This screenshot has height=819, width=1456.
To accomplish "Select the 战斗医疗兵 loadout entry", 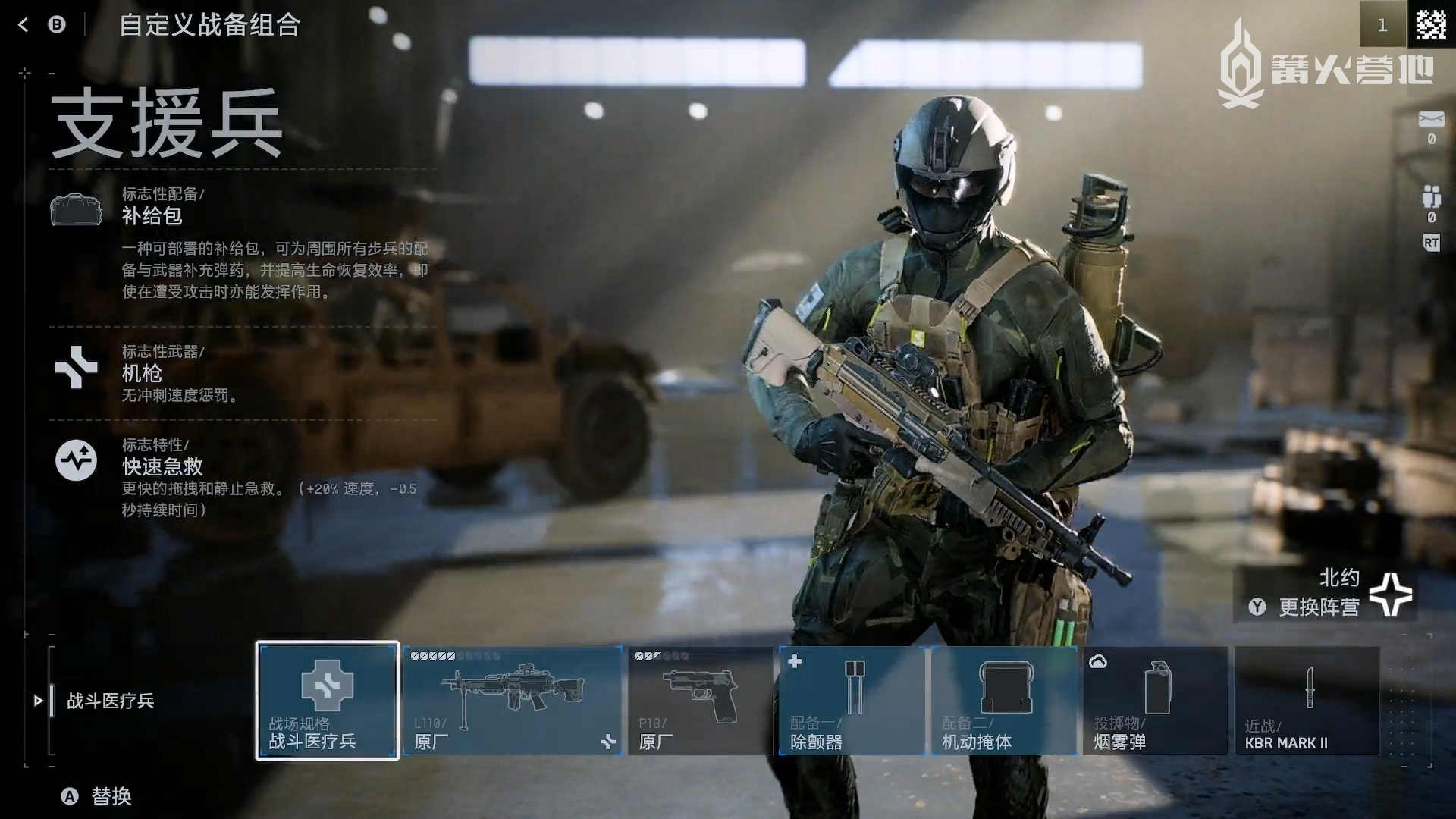I will (x=110, y=701).
